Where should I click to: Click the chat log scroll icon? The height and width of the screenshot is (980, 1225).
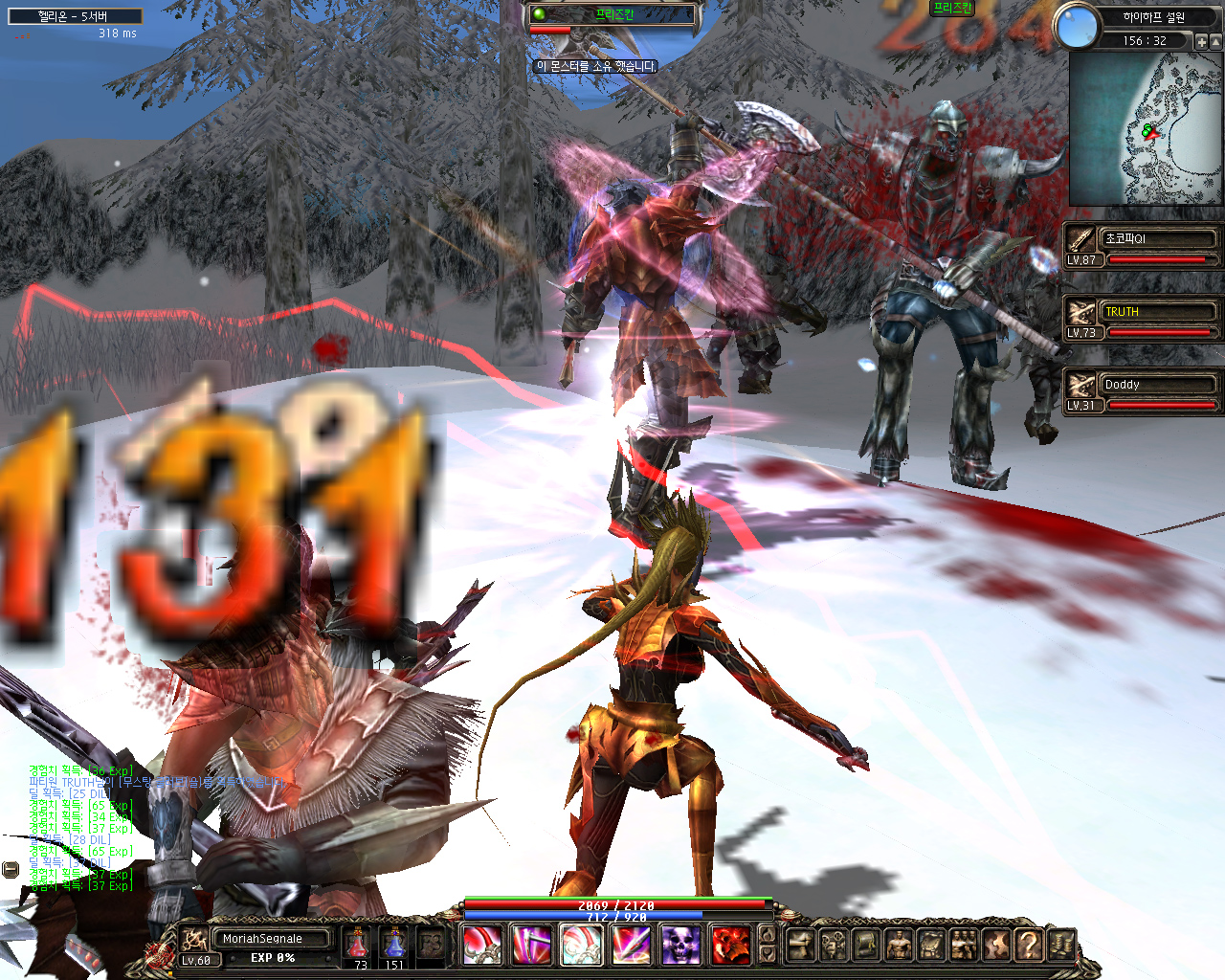[x=11, y=869]
